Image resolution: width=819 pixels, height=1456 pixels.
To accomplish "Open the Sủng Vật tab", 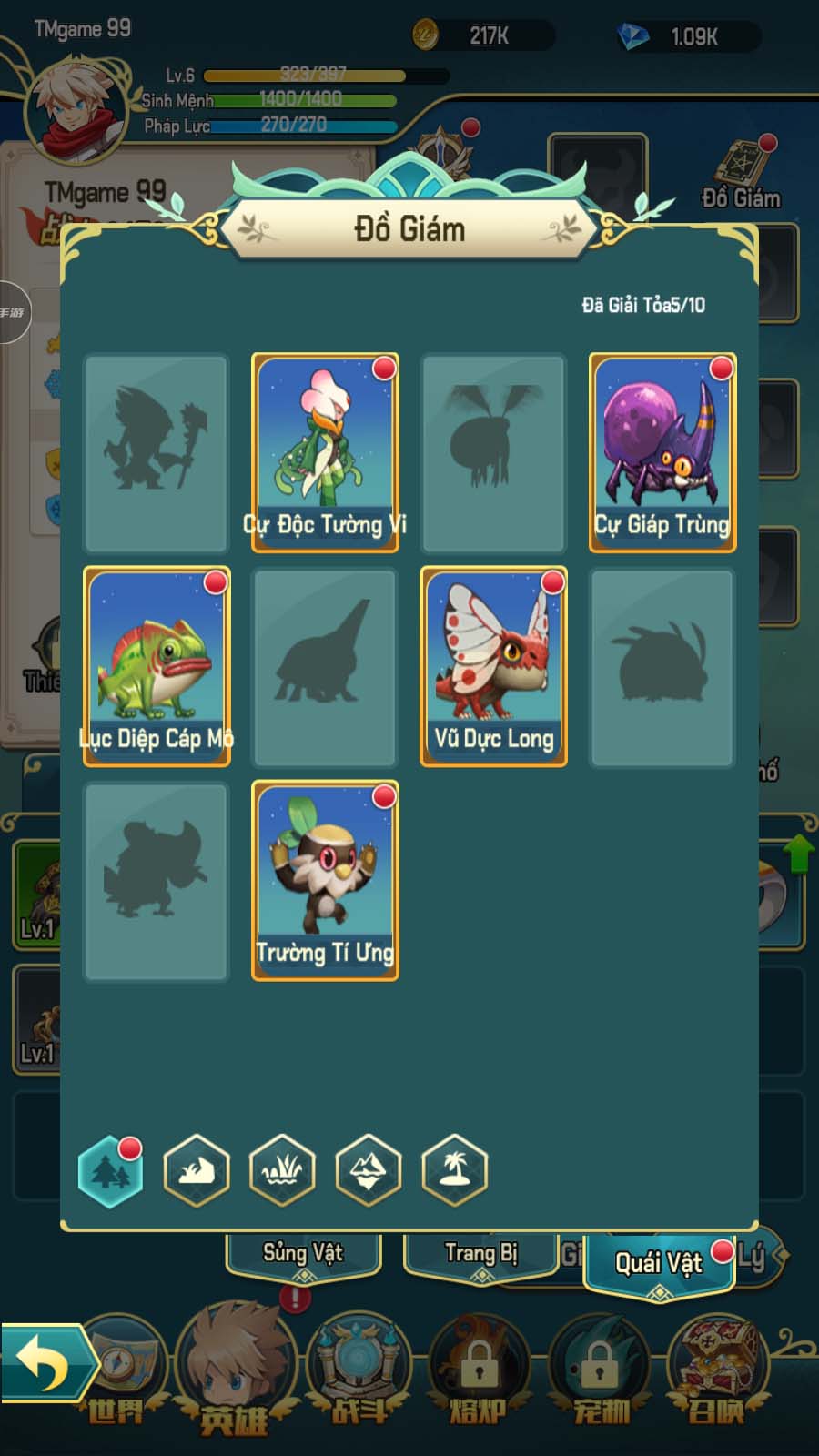I will pyautogui.click(x=303, y=1255).
